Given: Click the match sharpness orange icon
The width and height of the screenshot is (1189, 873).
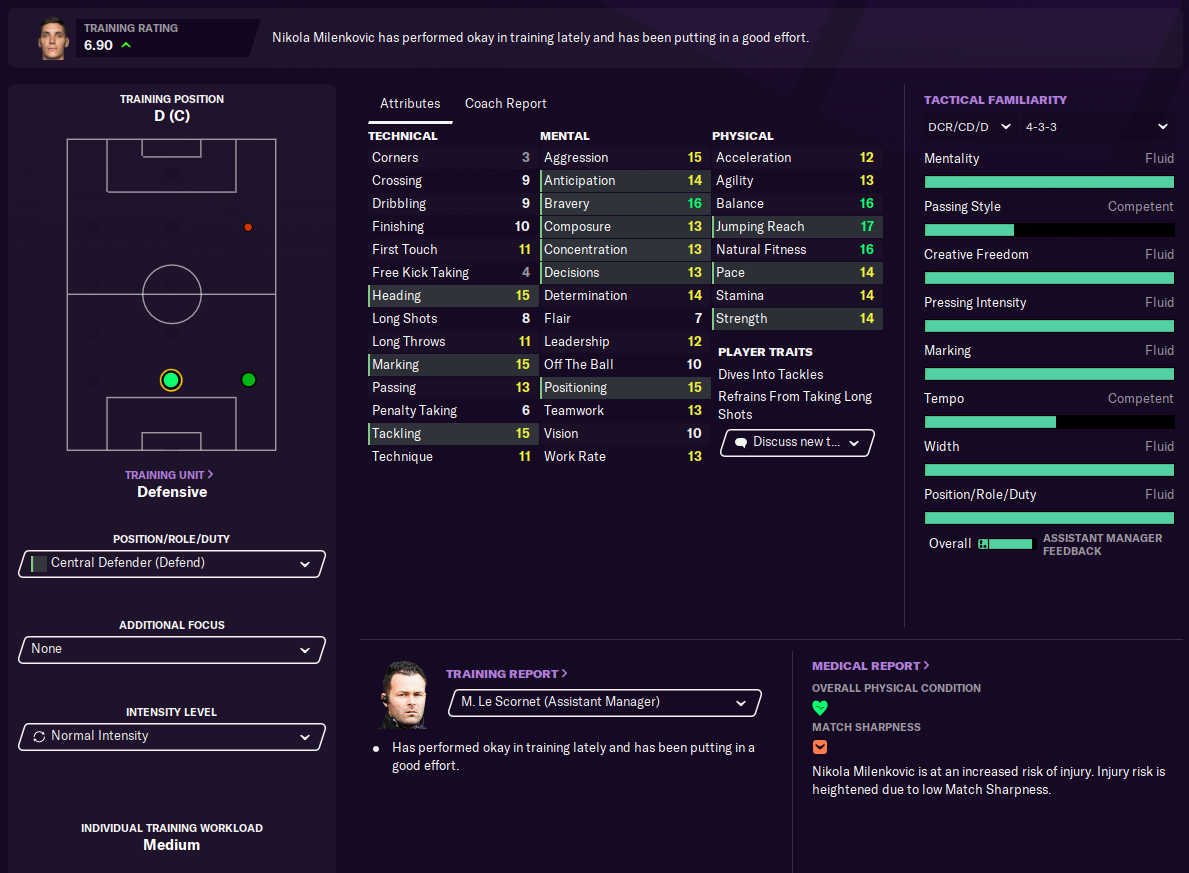Looking at the screenshot, I should pyautogui.click(x=820, y=747).
